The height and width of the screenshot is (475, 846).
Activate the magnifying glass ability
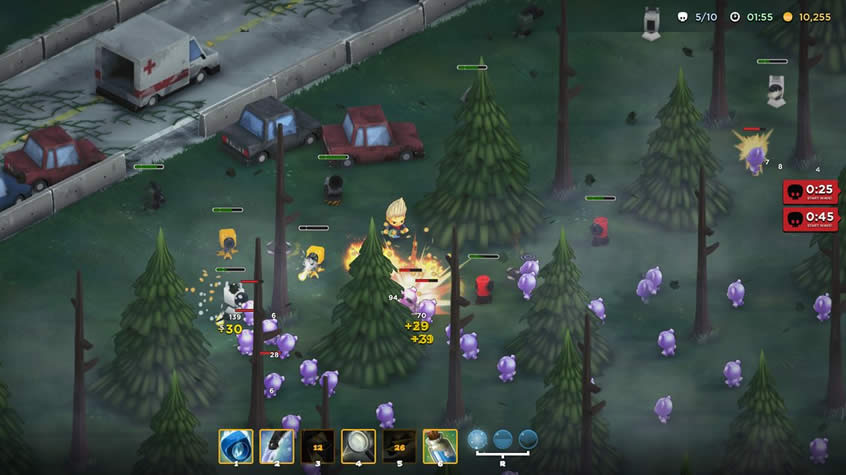pyautogui.click(x=358, y=444)
